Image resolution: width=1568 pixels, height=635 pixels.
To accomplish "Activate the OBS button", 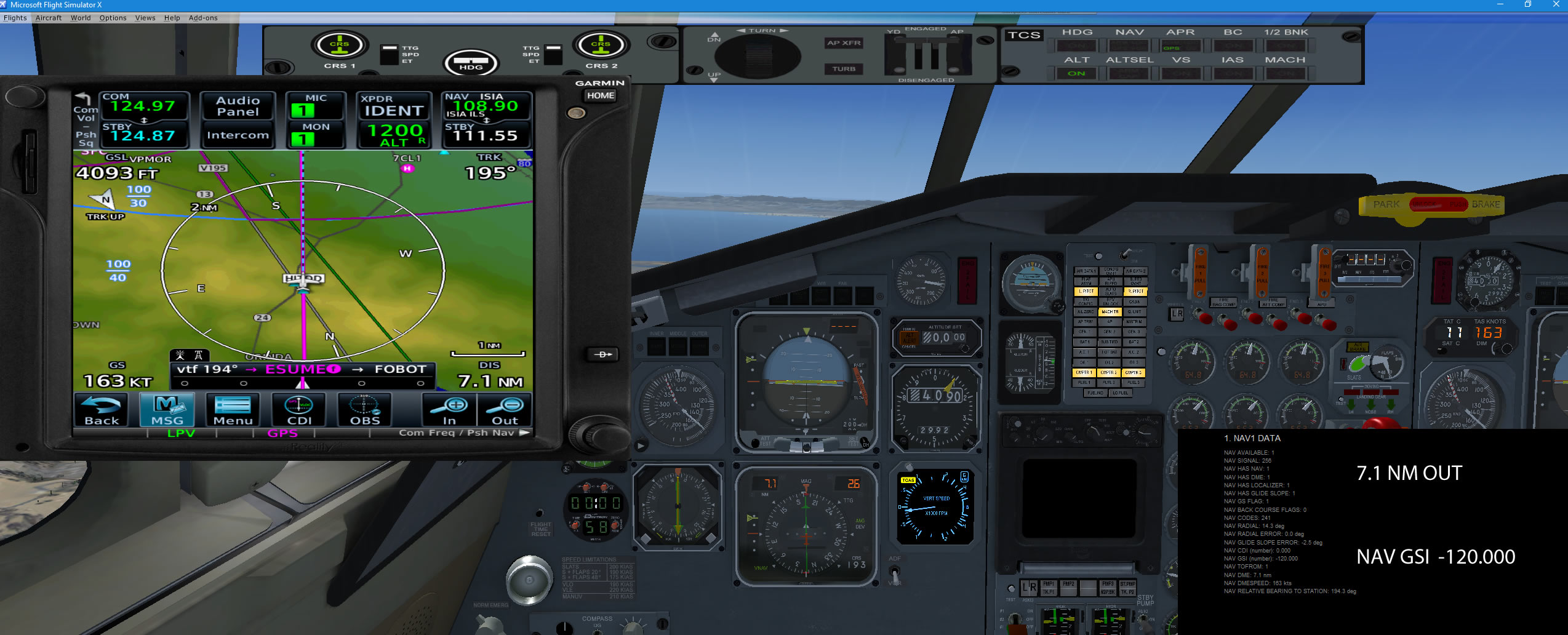I will coord(365,410).
